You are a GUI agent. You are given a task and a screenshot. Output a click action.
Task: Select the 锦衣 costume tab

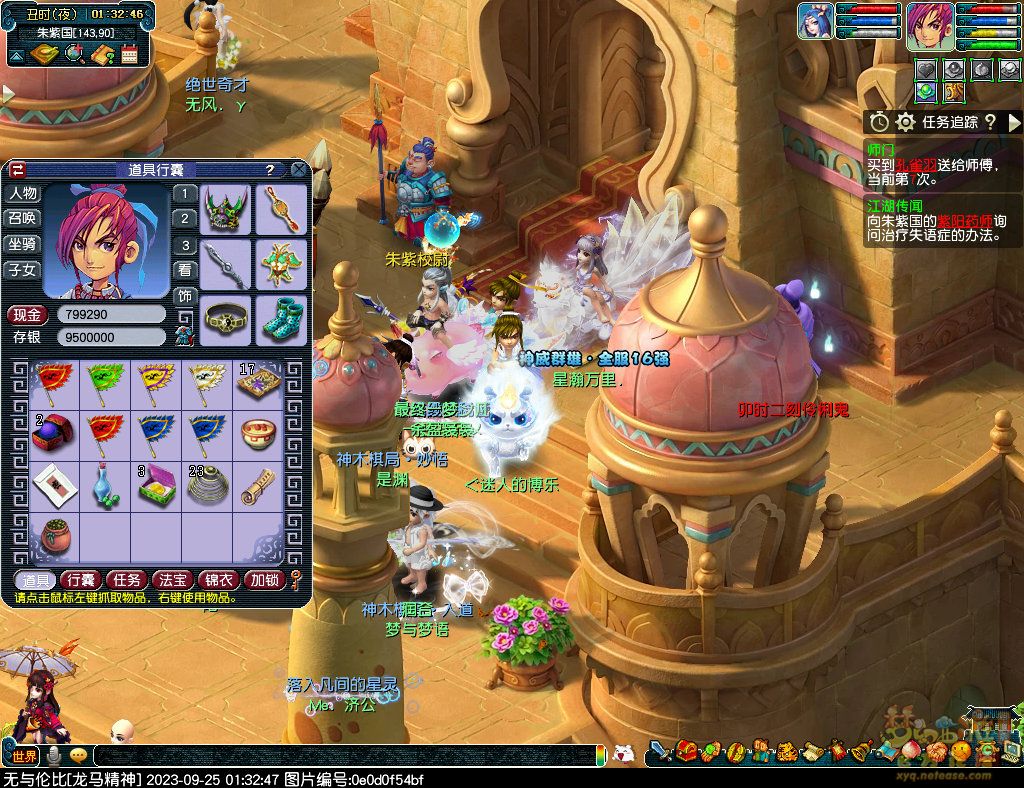[219, 580]
